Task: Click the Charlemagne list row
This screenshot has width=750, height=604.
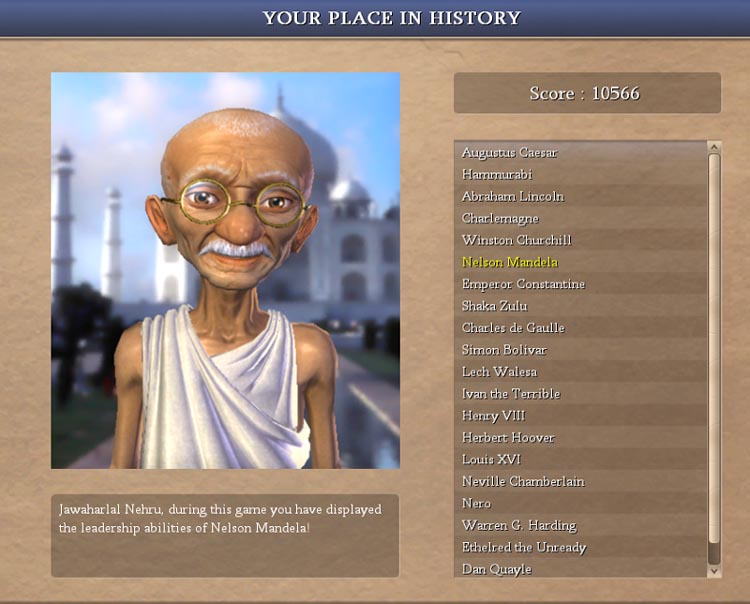Action: [x=500, y=218]
